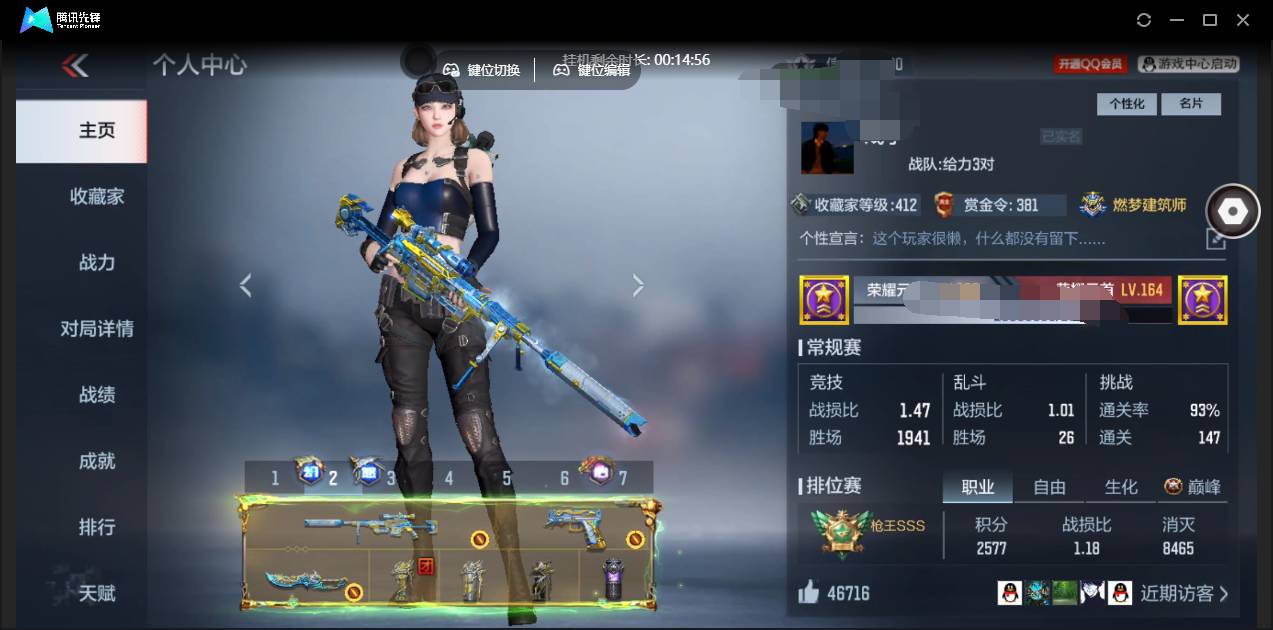
Task: Select the sniper rifle weapon slot
Action: pyautogui.click(x=370, y=525)
